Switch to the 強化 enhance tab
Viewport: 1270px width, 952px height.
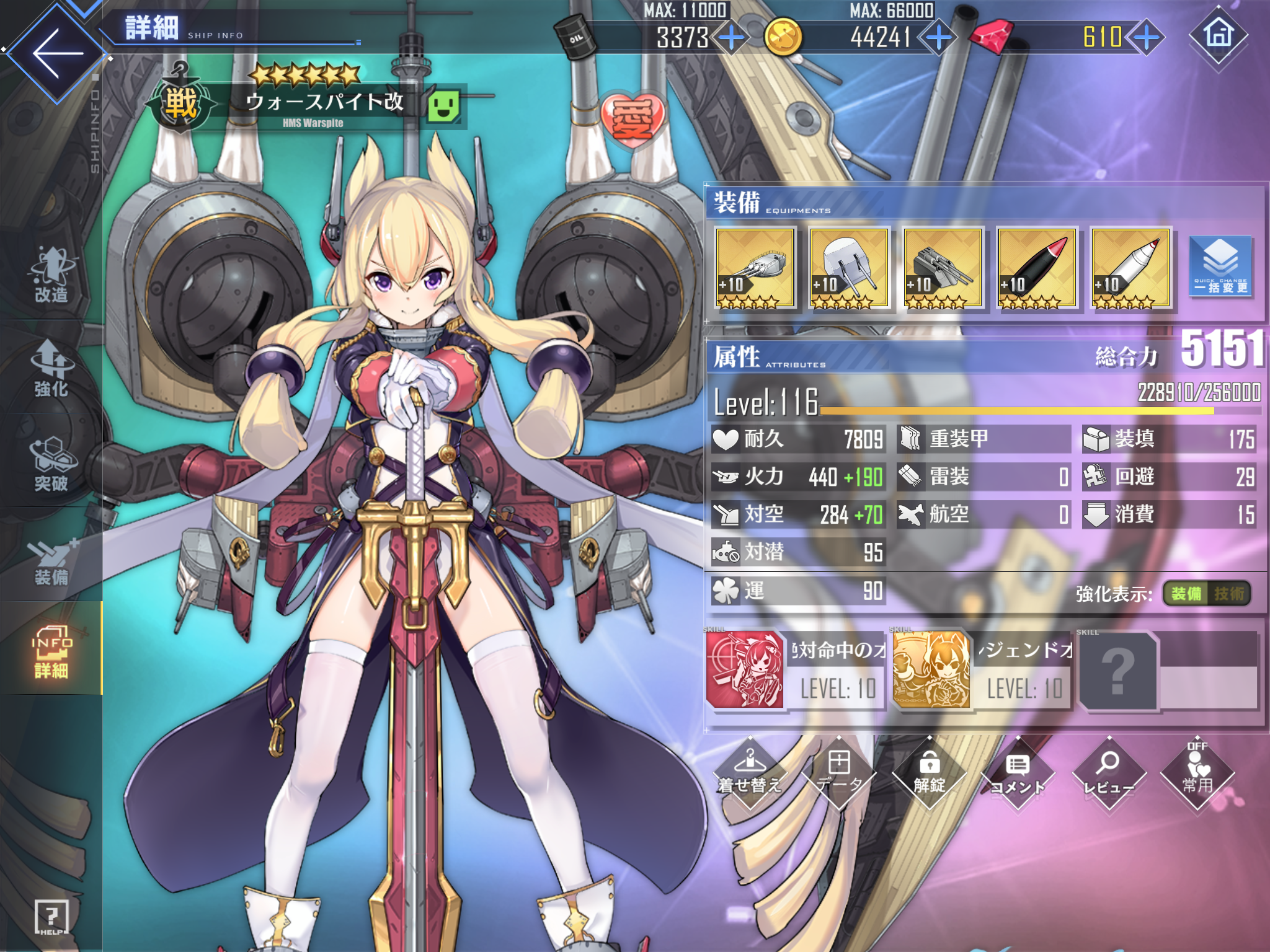coord(51,369)
